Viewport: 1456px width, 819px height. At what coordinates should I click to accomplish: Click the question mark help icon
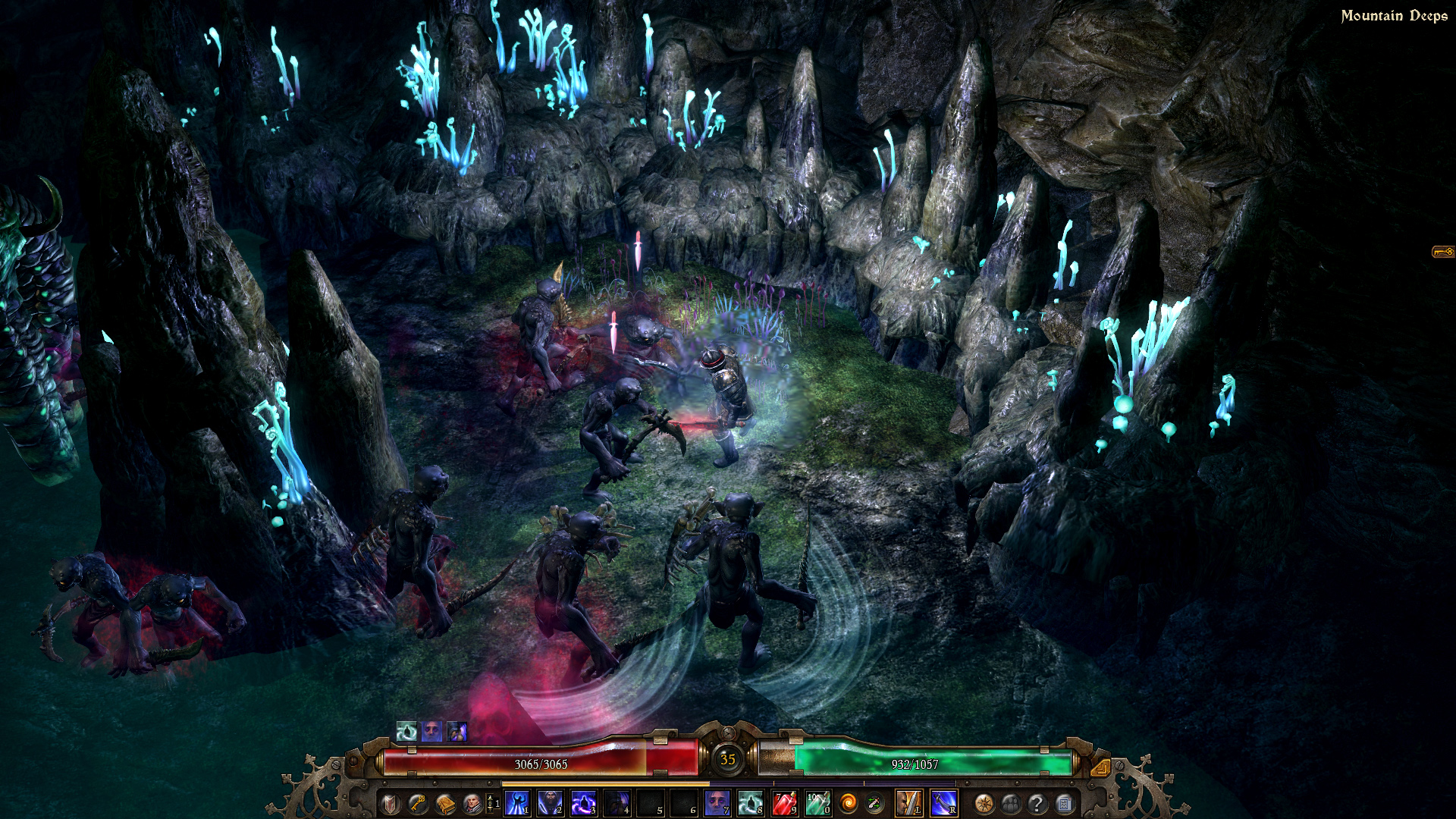click(x=1037, y=802)
